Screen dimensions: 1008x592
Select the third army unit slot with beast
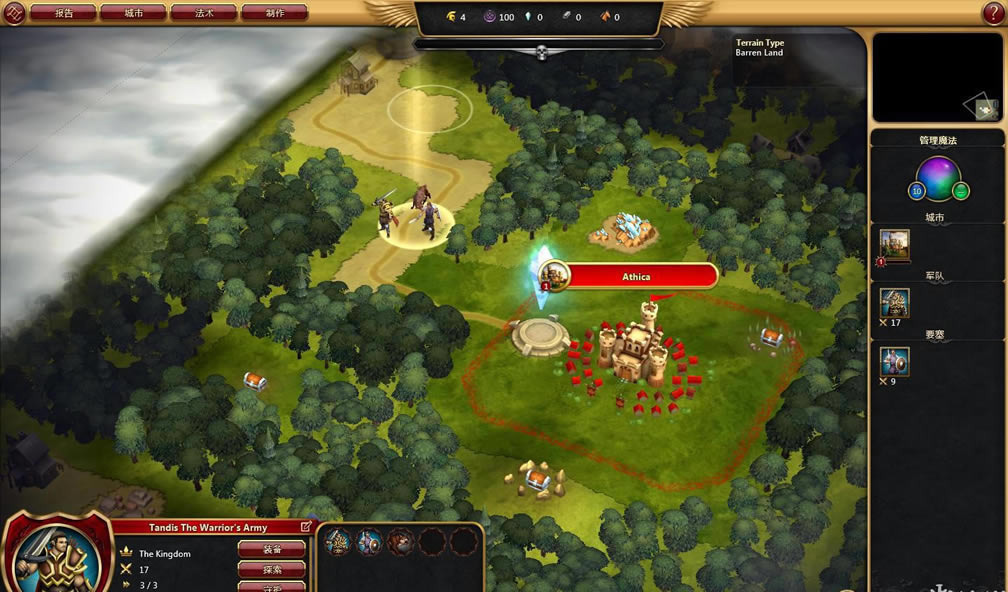tap(400, 542)
